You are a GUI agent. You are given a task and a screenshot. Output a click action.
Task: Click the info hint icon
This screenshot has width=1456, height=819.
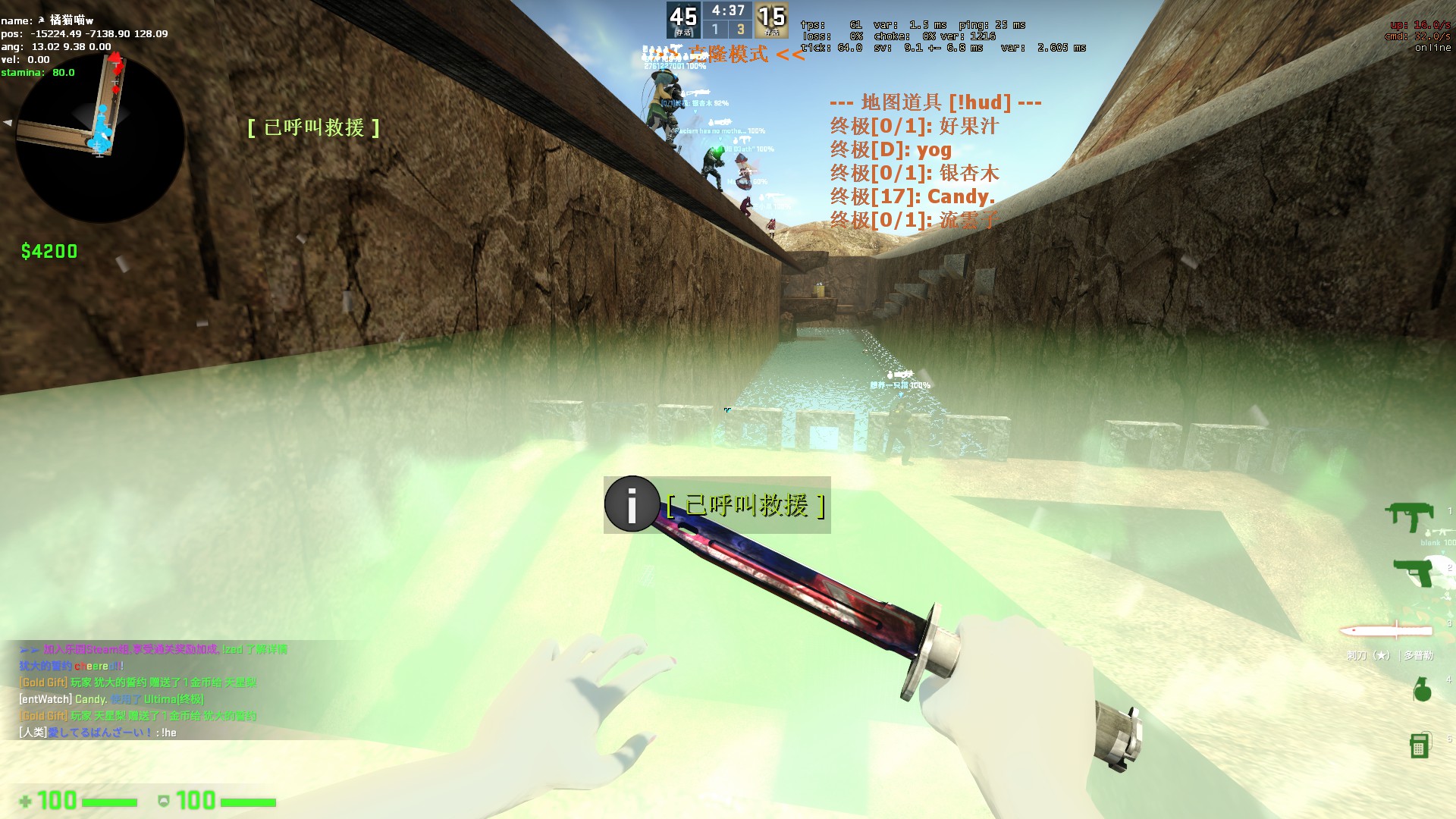(632, 504)
